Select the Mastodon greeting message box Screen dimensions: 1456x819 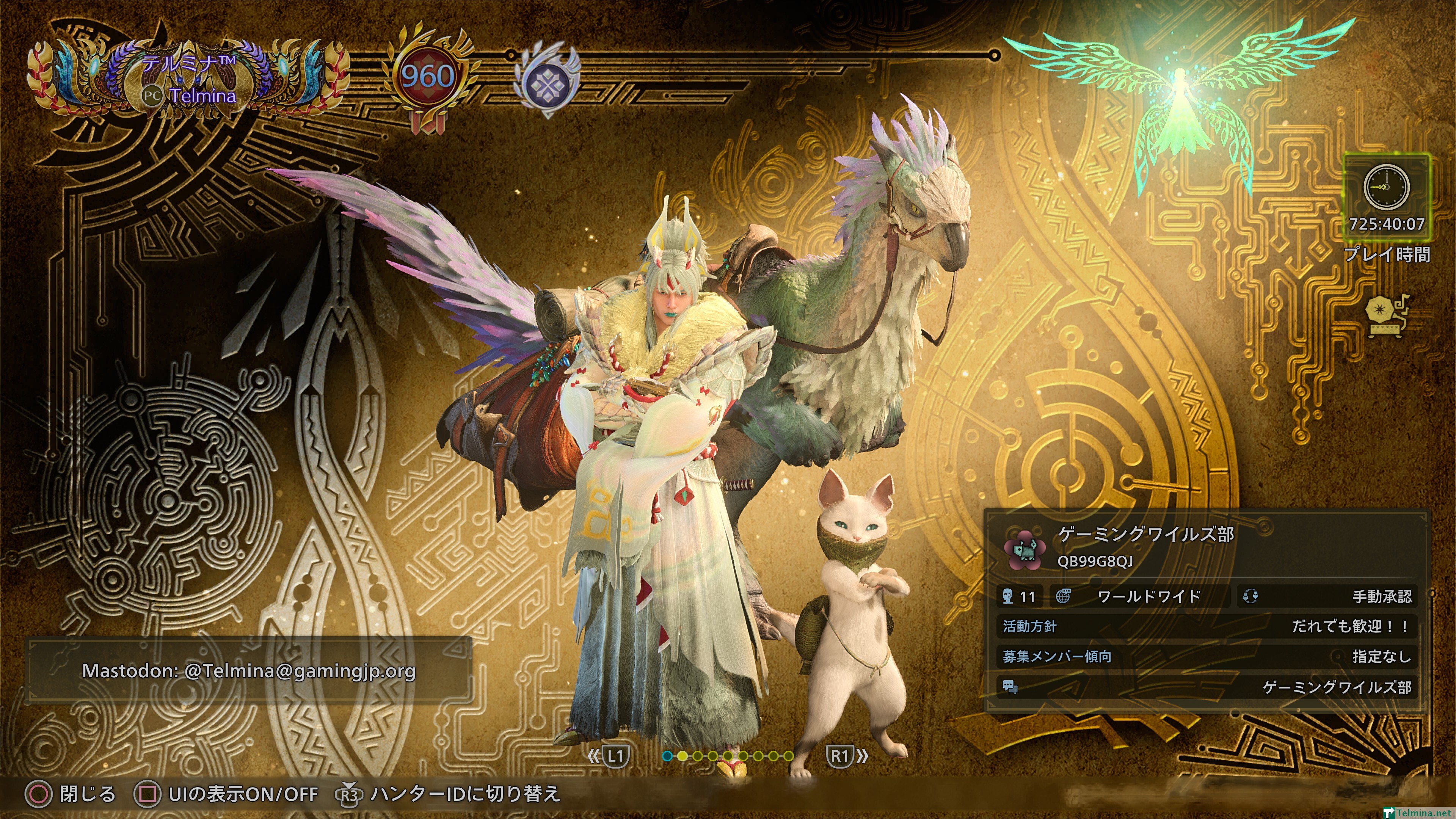[x=249, y=671]
